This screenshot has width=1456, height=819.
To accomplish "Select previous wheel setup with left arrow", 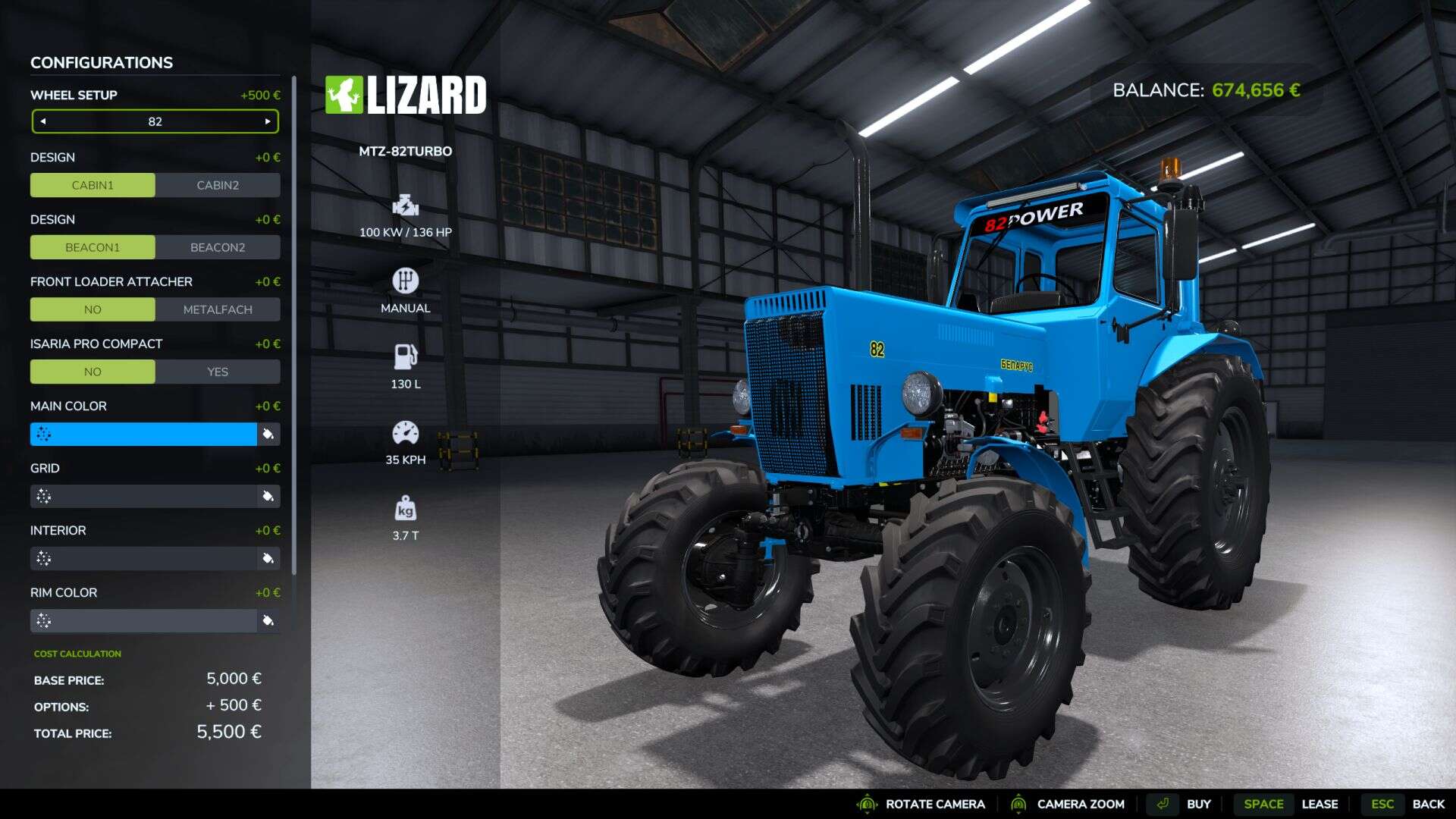I will pyautogui.click(x=43, y=121).
